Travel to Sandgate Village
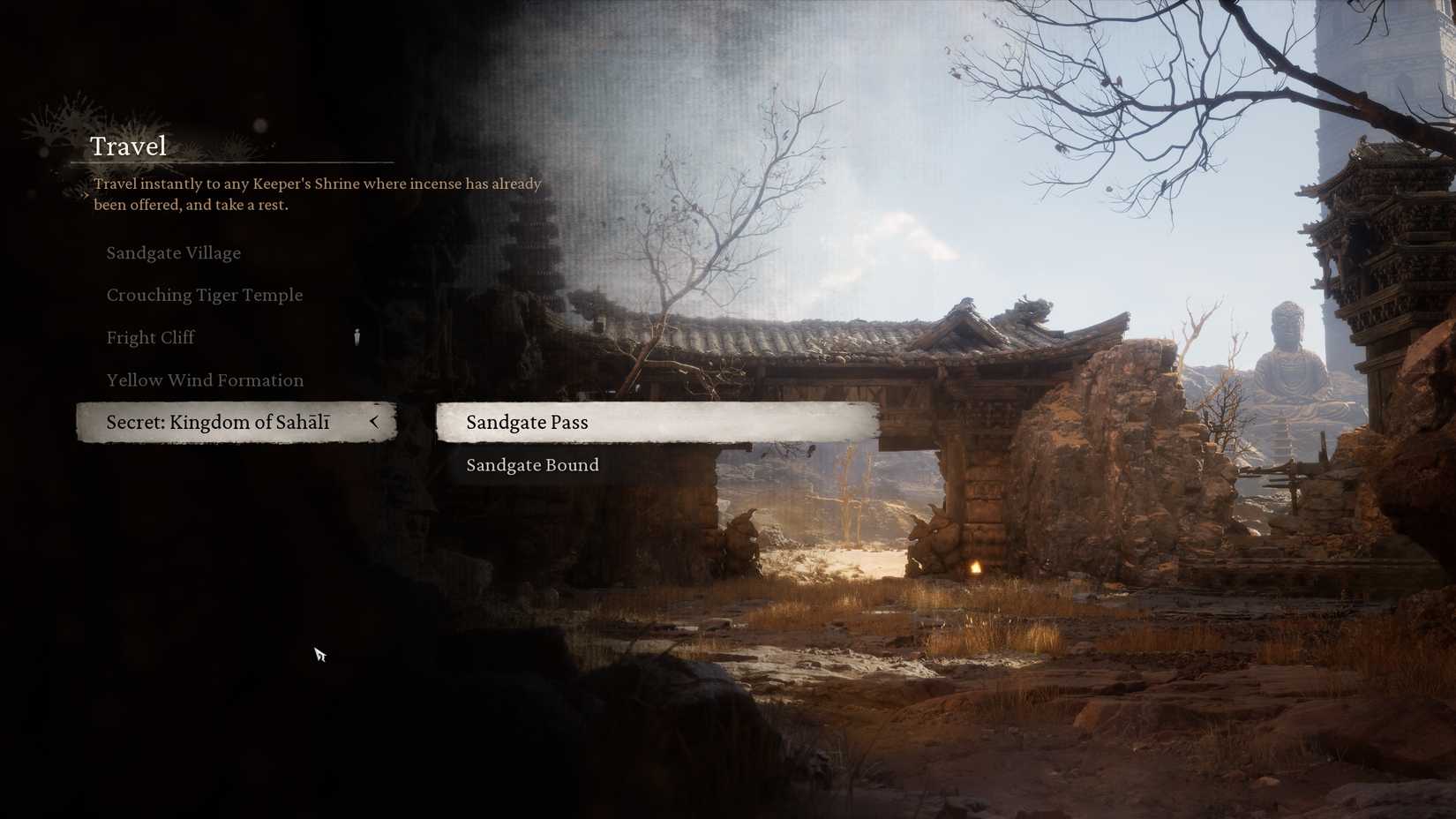This screenshot has width=1456, height=819. 174,253
